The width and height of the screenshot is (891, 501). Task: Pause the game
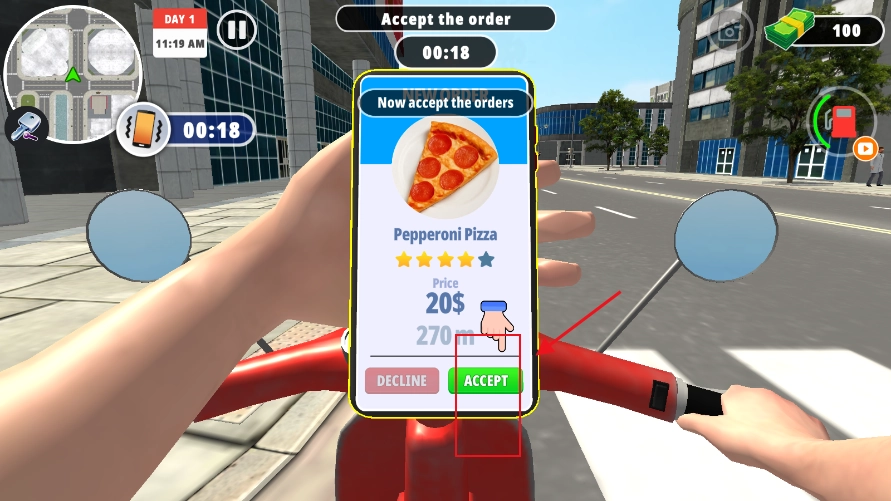click(236, 30)
